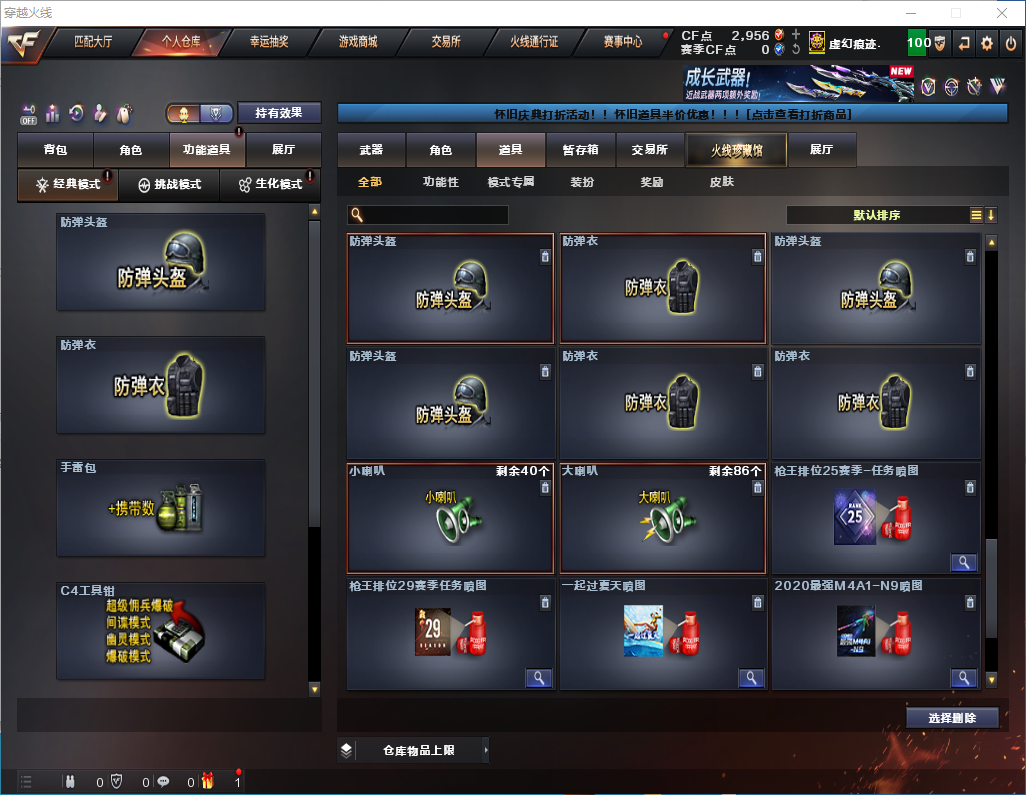Open the 游戏商城 game store

(357, 42)
